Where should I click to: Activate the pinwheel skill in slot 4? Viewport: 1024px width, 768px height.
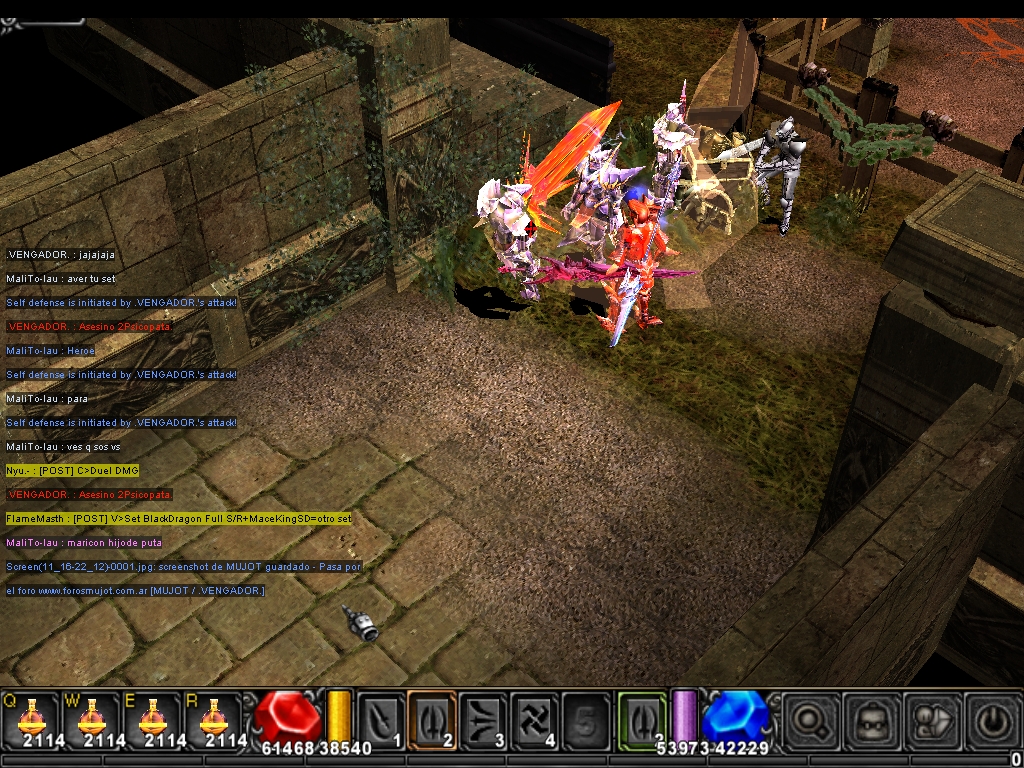[534, 718]
